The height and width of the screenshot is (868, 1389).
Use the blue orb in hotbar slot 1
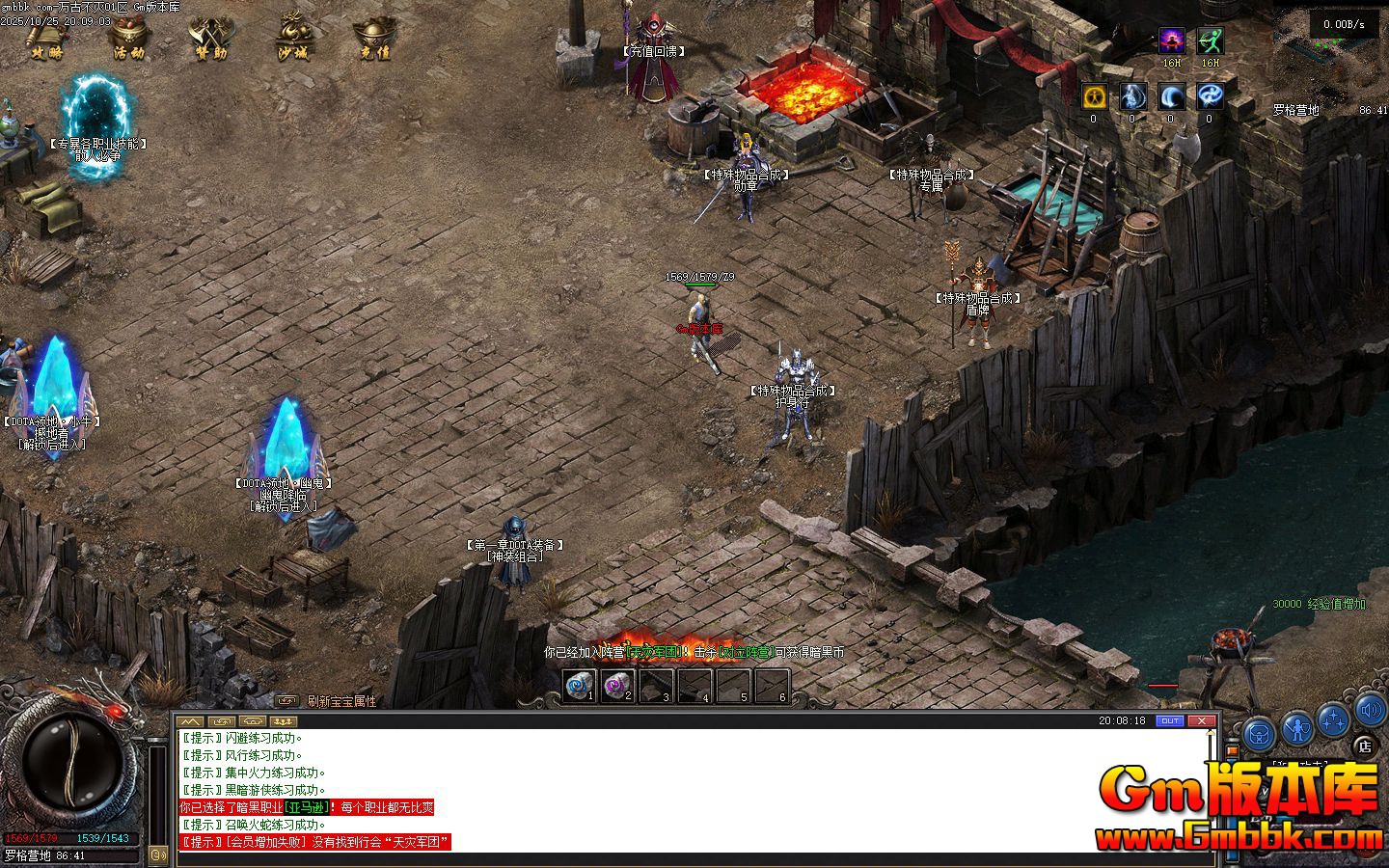click(x=581, y=686)
